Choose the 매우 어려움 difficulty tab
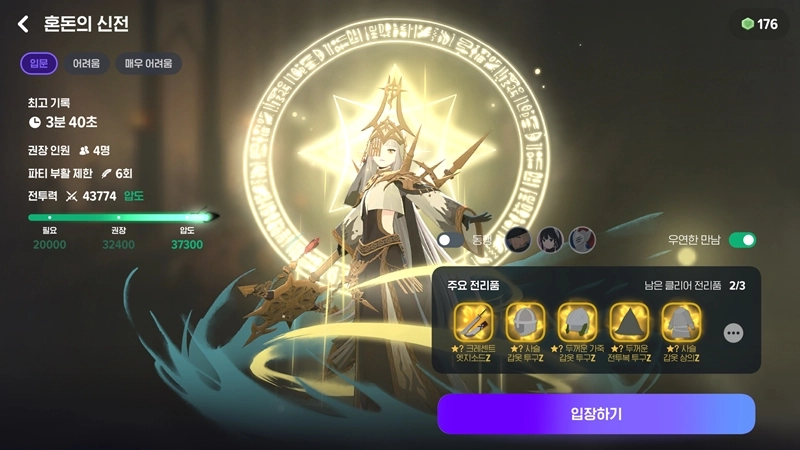Viewport: 800px width, 450px height. tap(148, 64)
